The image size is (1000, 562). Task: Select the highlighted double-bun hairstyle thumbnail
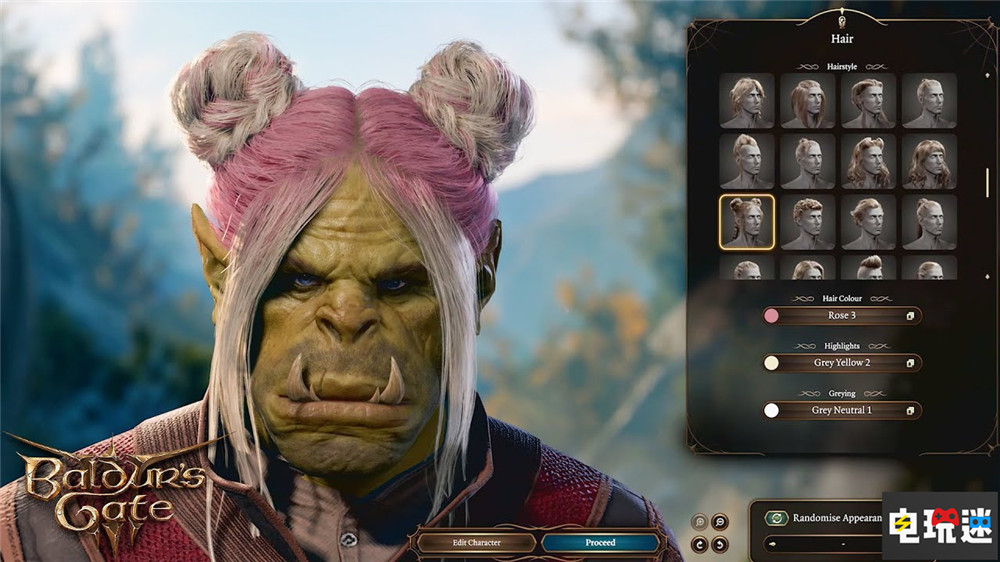(x=747, y=222)
